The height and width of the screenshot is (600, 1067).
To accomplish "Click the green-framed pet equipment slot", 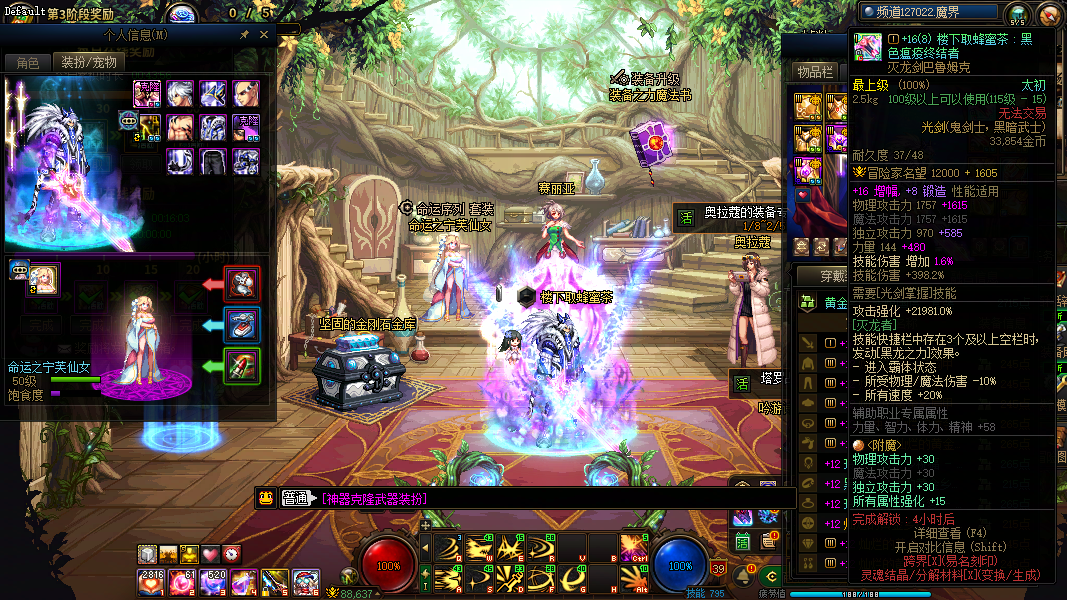I will (x=242, y=366).
